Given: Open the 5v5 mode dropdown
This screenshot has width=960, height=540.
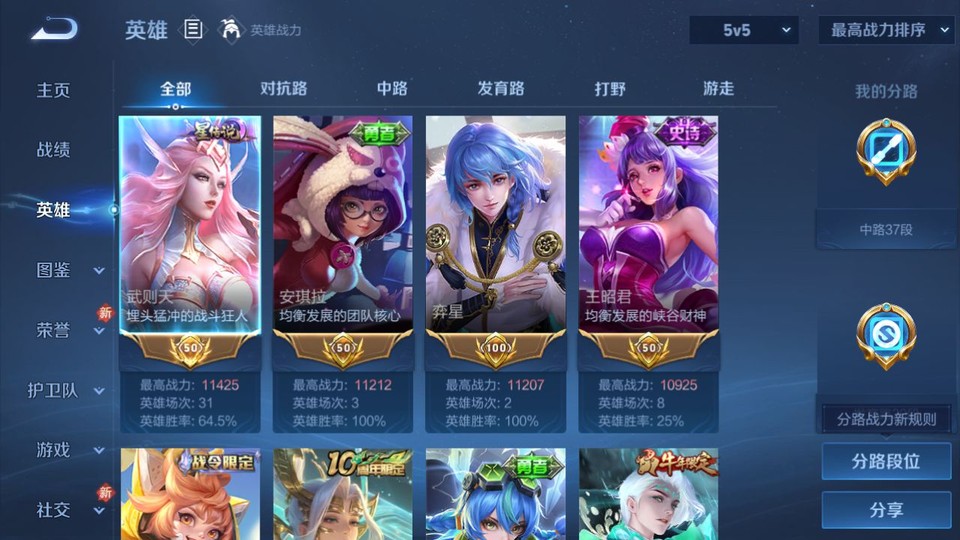Looking at the screenshot, I should click(x=744, y=31).
